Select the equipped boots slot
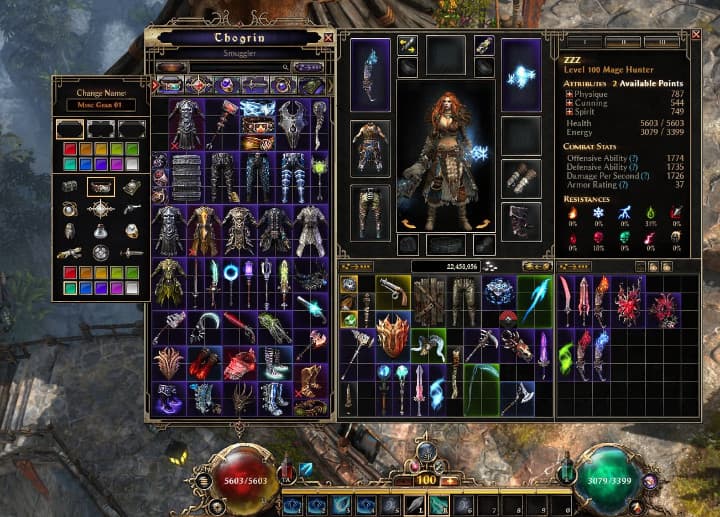Screen dimensions: 720x517 click(520, 222)
